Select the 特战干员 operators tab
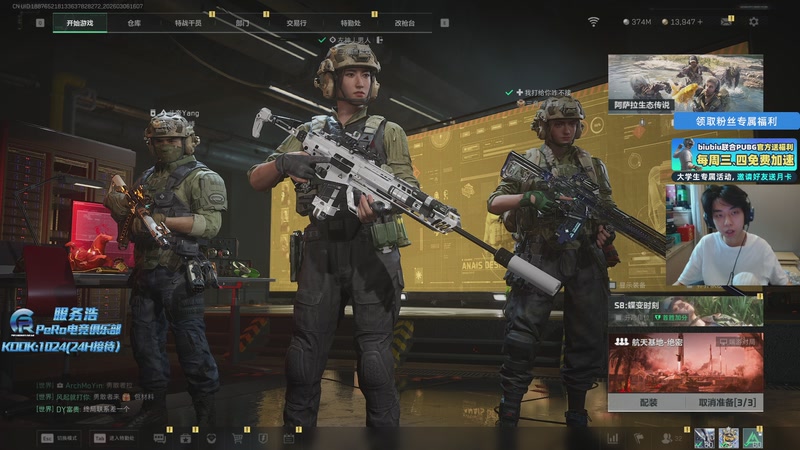 187,22
